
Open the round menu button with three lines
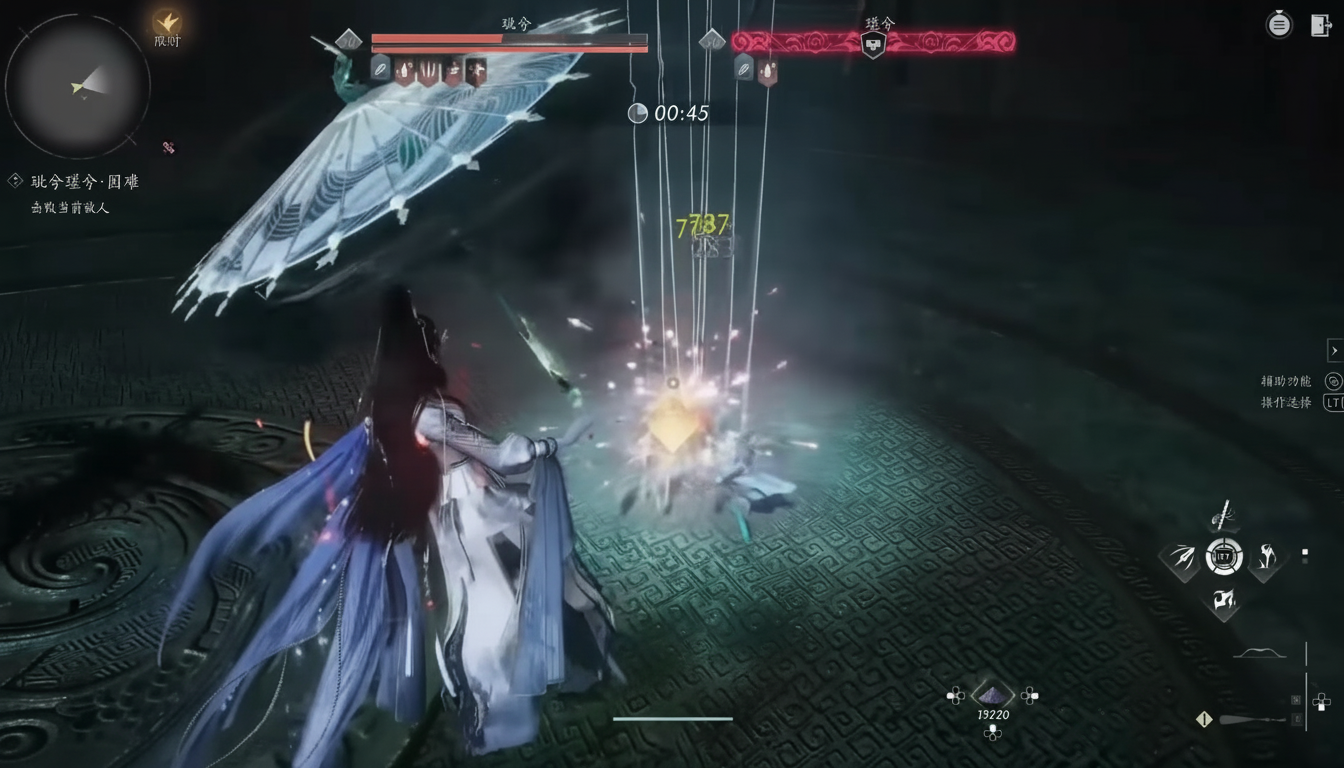pyautogui.click(x=1279, y=25)
